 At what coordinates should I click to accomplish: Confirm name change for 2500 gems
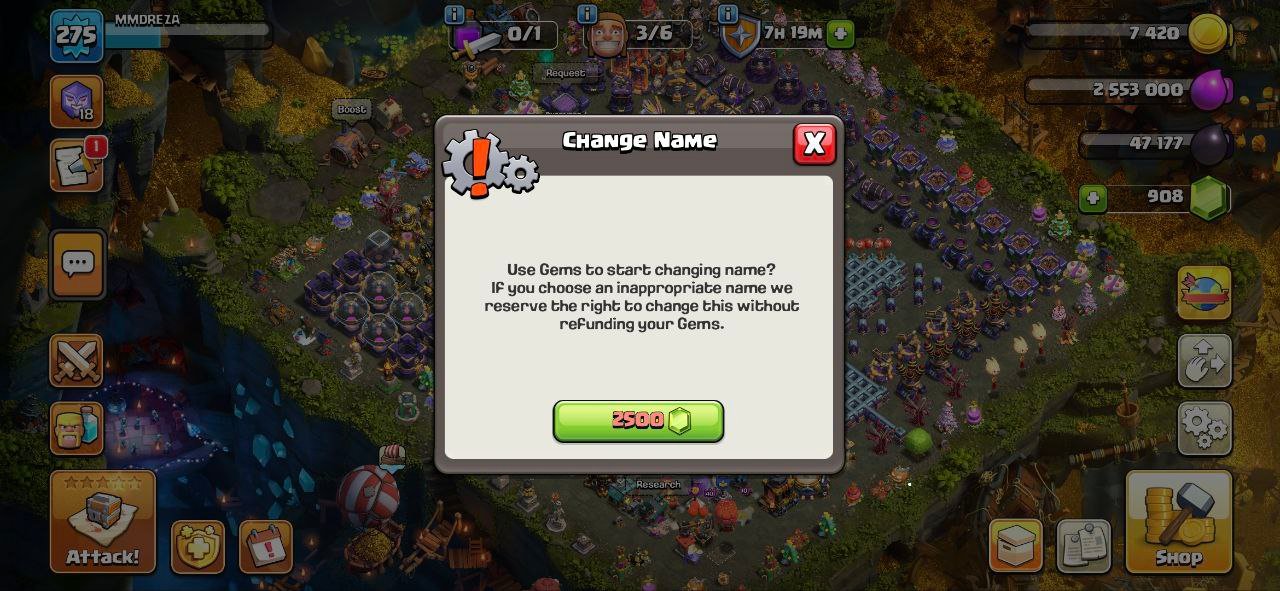[638, 421]
